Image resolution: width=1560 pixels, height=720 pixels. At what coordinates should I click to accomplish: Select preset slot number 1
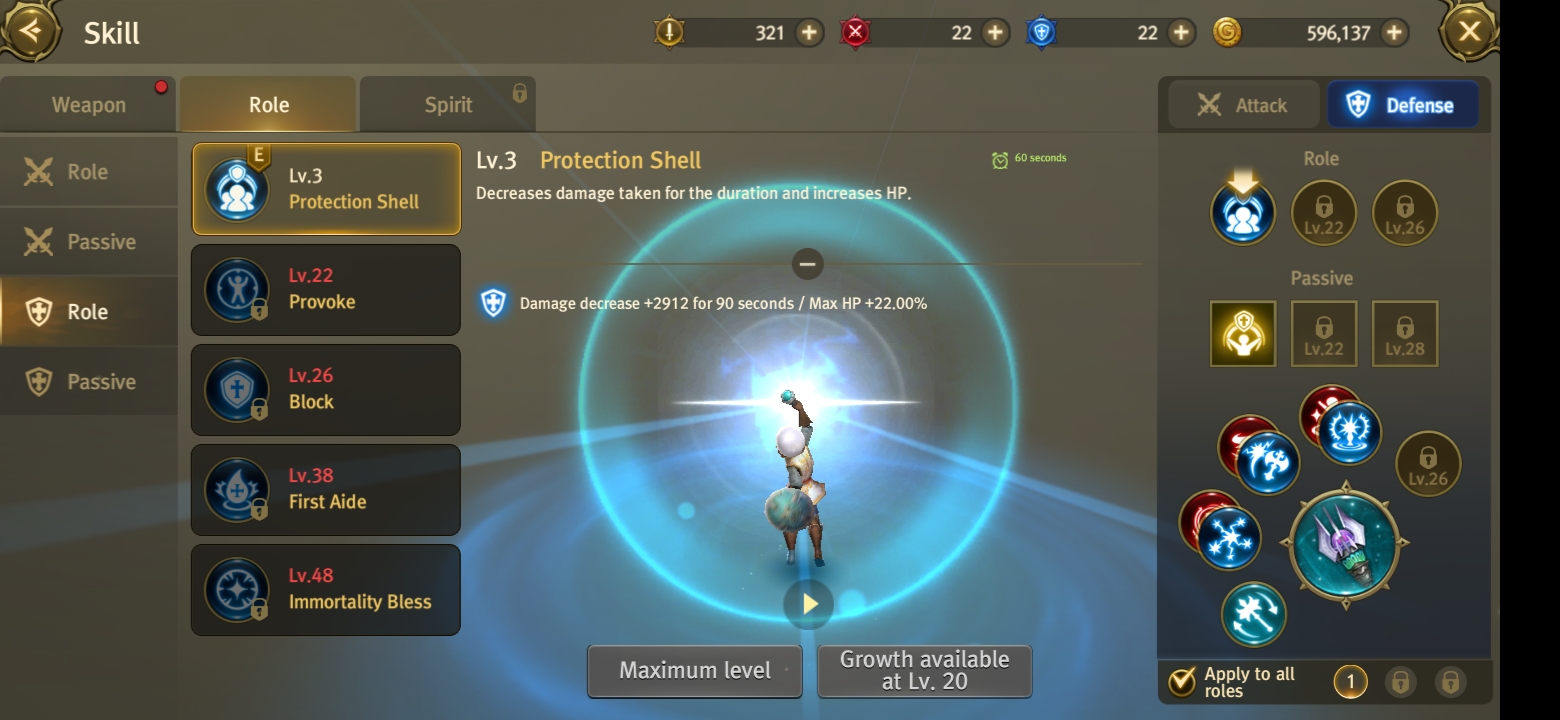tap(1350, 682)
